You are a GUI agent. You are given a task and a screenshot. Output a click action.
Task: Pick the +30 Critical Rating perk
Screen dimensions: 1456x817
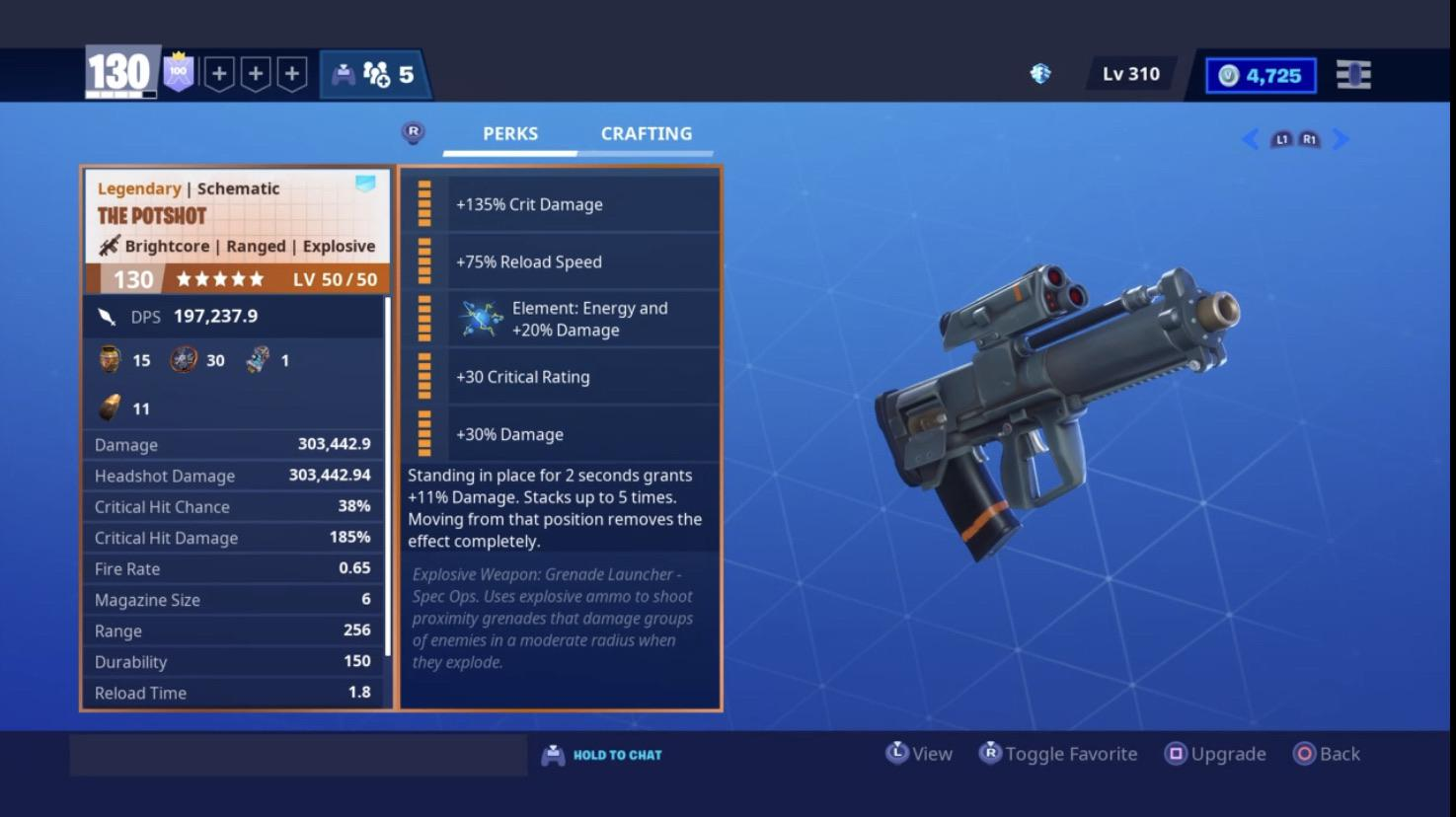[x=582, y=377]
